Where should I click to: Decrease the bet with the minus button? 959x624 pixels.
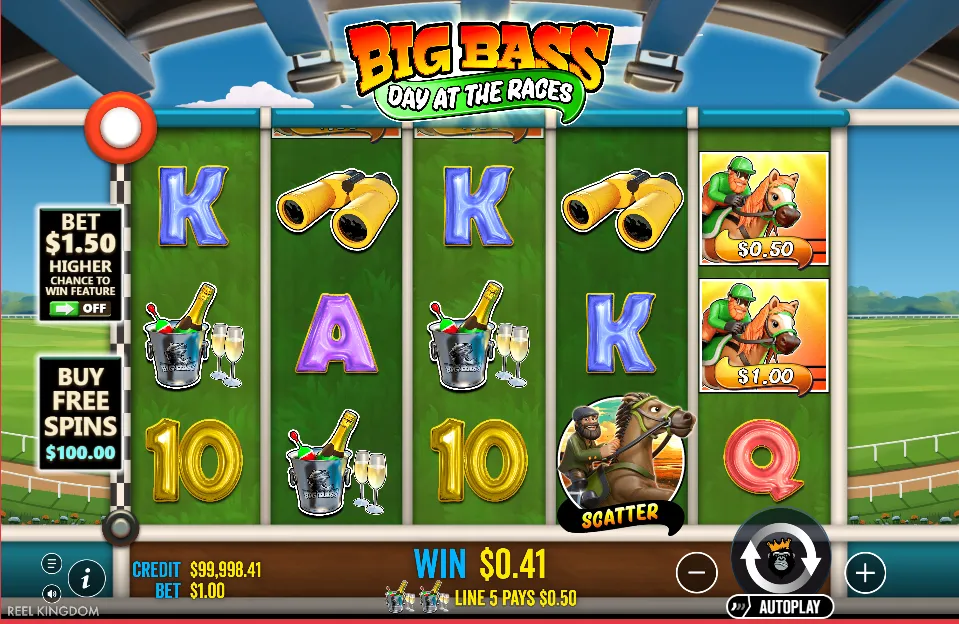pyautogui.click(x=697, y=572)
